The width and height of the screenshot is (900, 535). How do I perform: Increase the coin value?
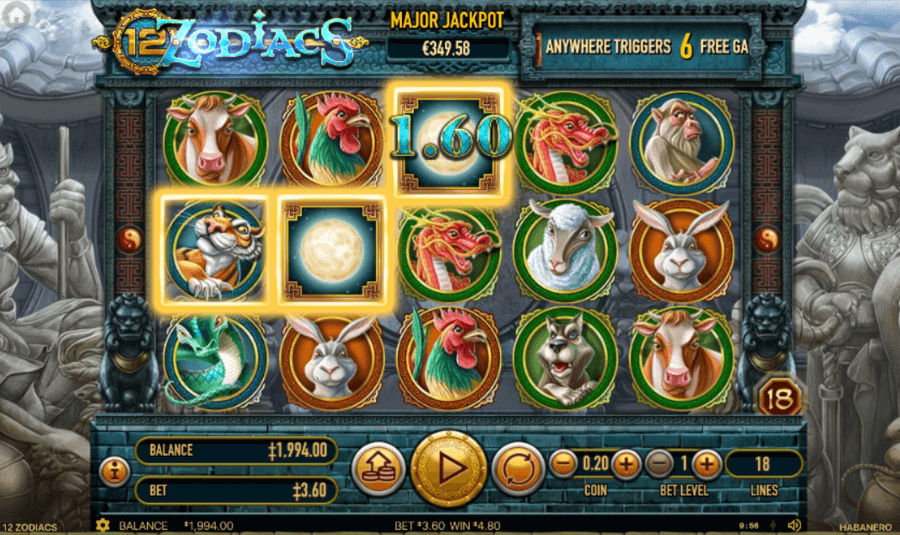point(625,463)
